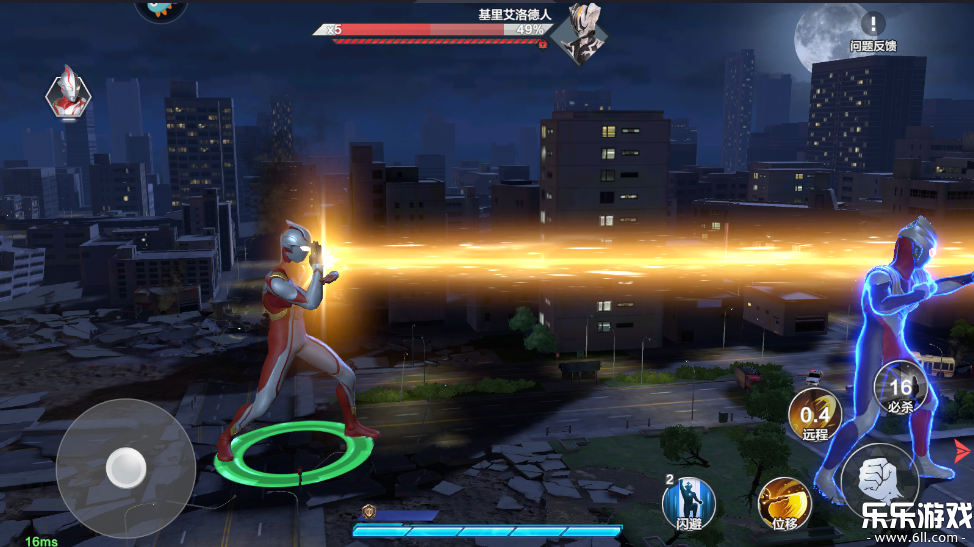Use the 远程 ranged attack skill
This screenshot has width=974, height=547.
[x=813, y=414]
